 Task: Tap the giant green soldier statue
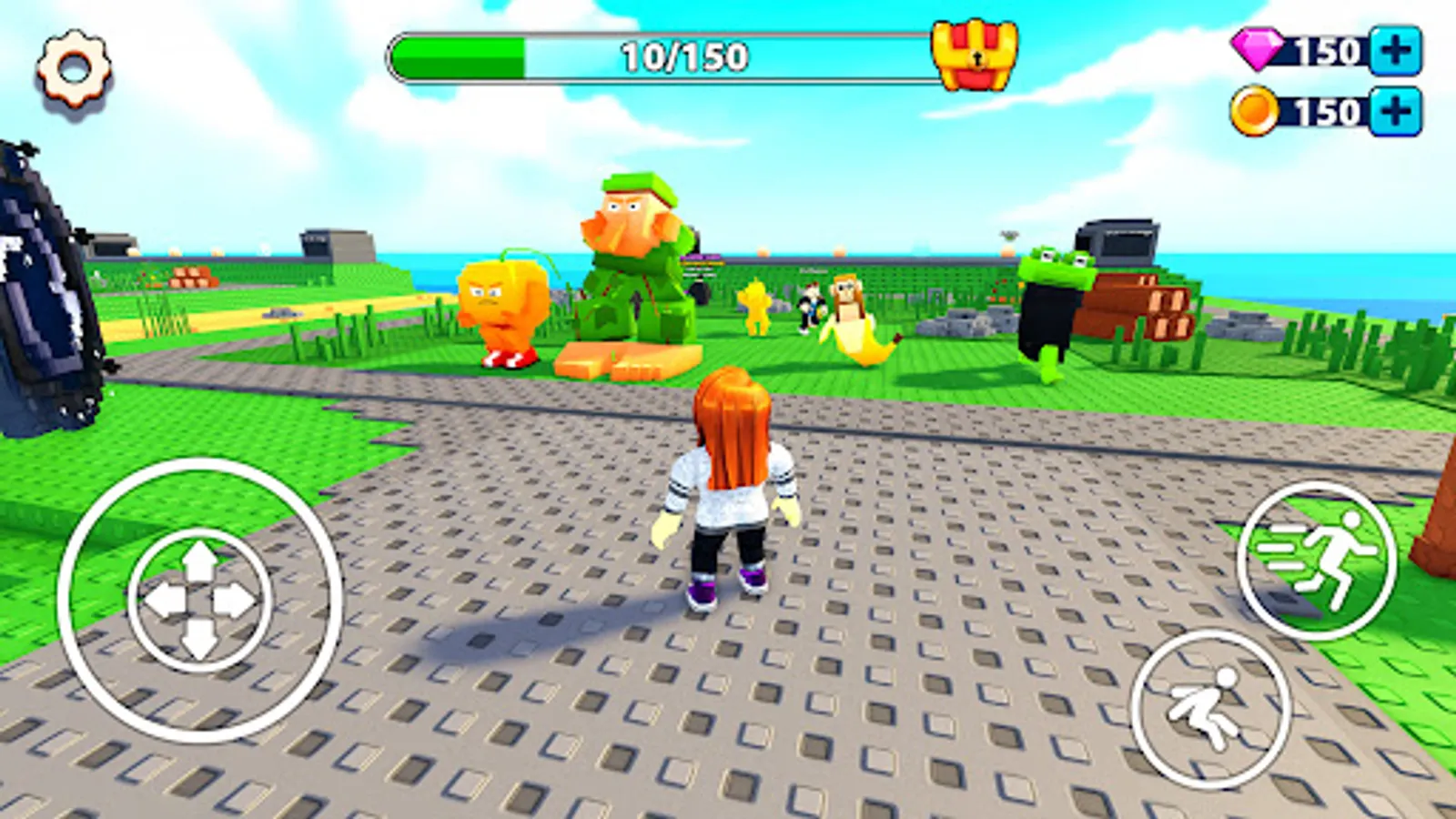pyautogui.click(x=637, y=264)
